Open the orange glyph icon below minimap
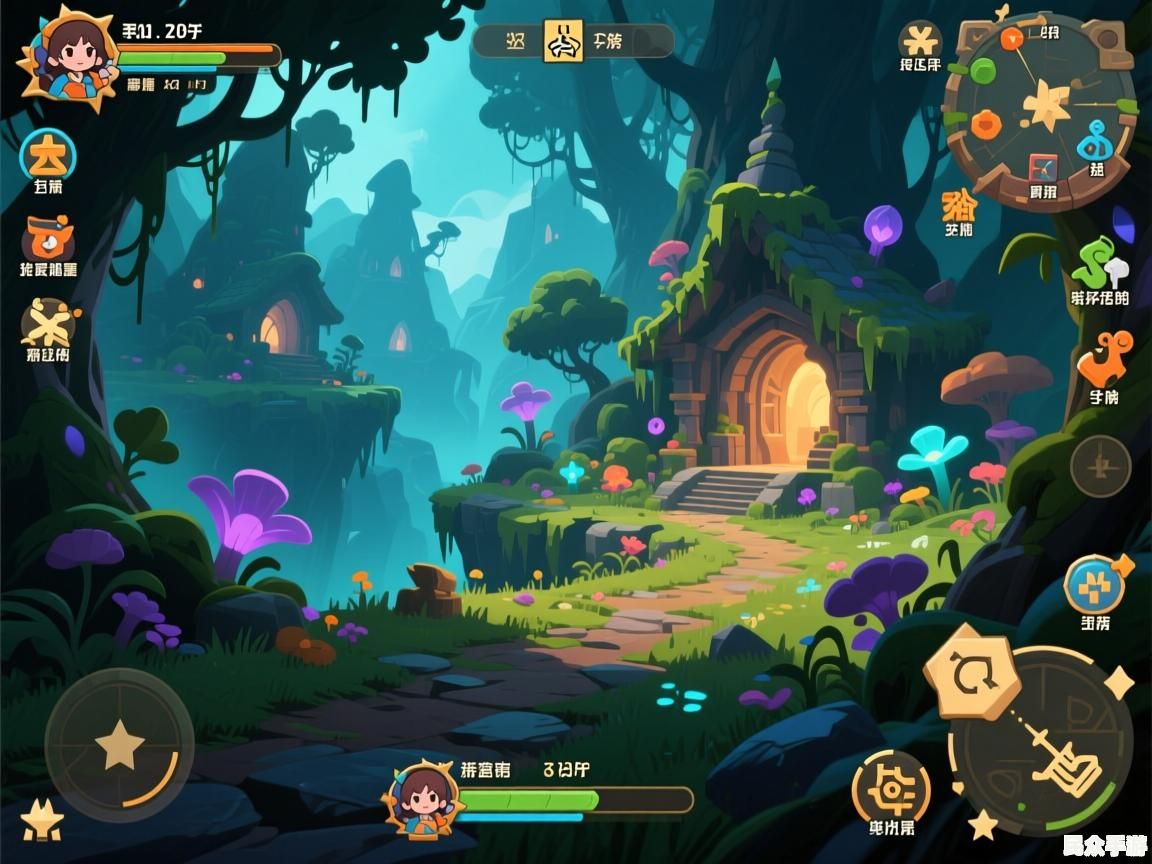Screen dimensions: 1152x864 tap(959, 205)
